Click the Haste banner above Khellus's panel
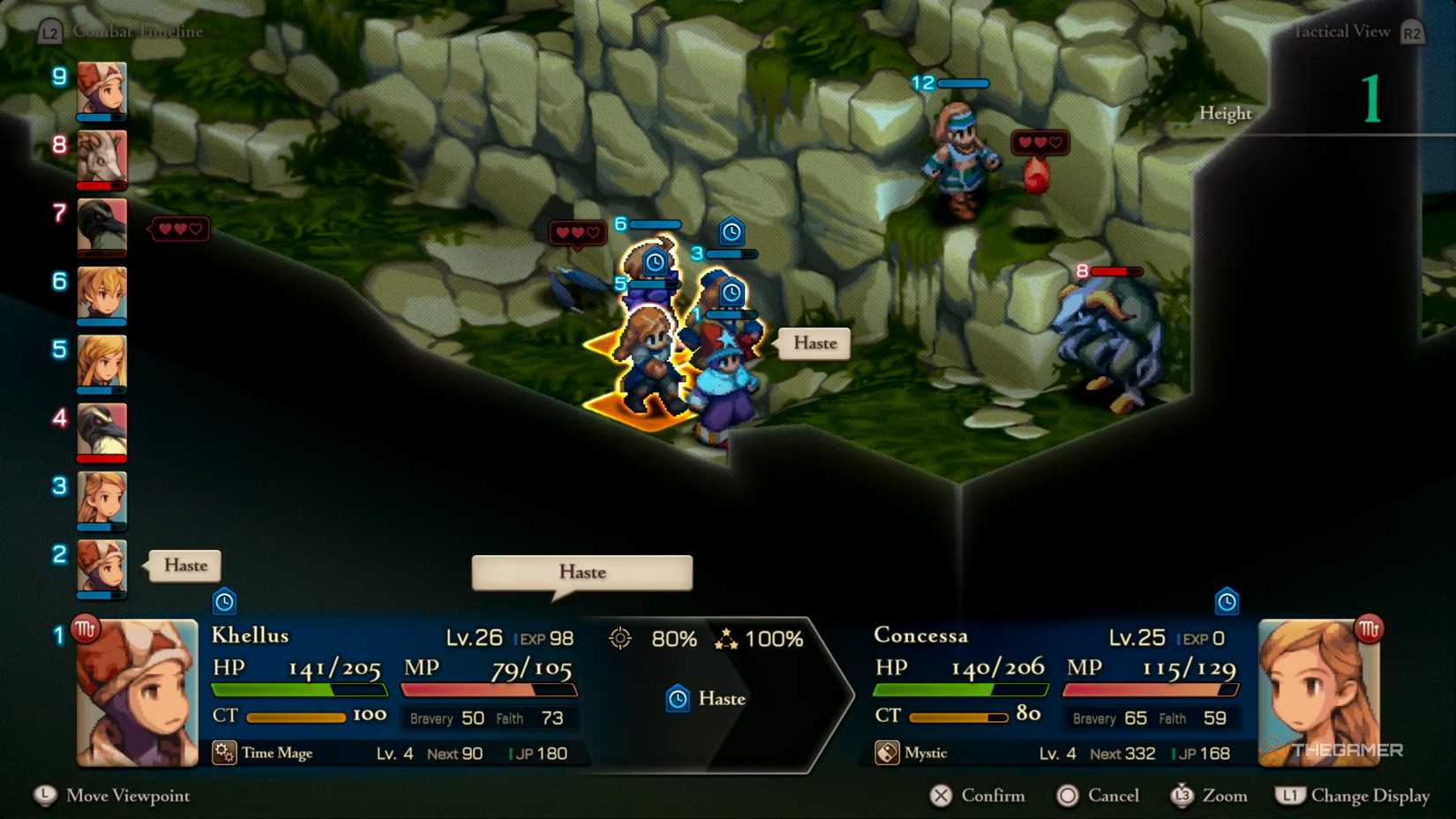The height and width of the screenshot is (819, 1456). [x=582, y=573]
